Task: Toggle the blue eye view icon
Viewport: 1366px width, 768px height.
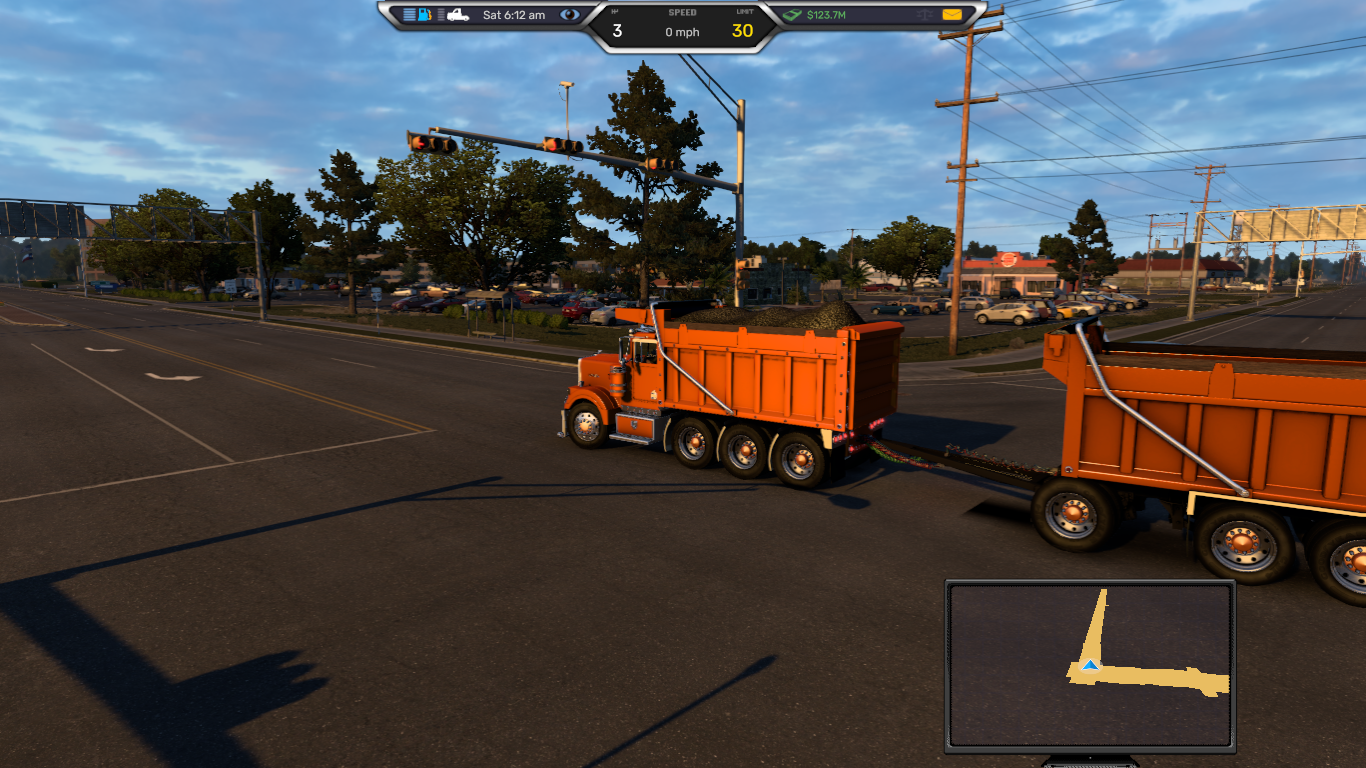Action: click(569, 15)
